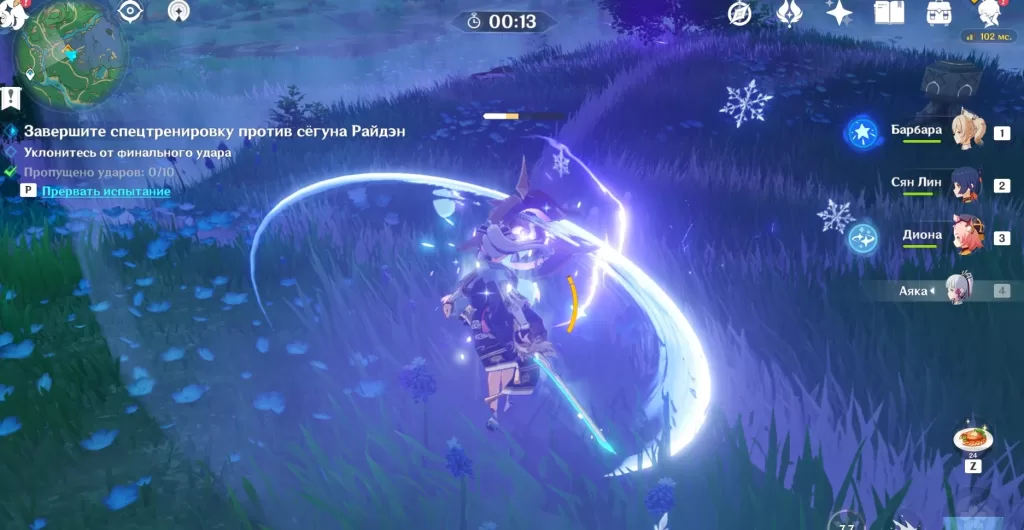
Task: Use the food dish quick-item slot
Action: (969, 441)
